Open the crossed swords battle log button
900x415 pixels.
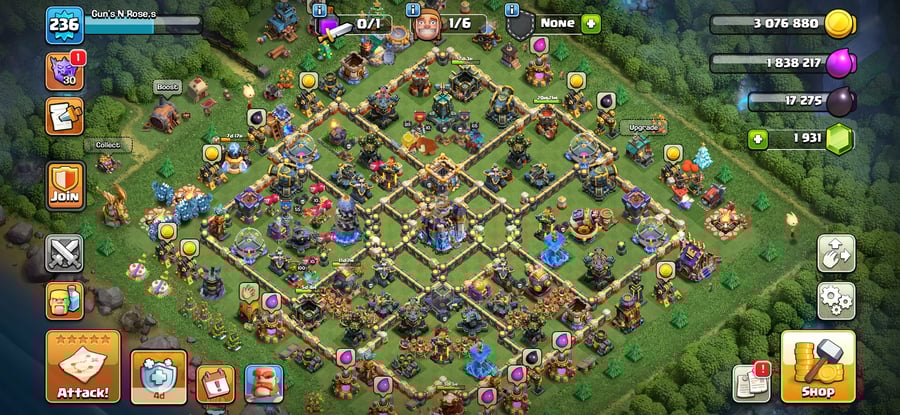(x=65, y=253)
